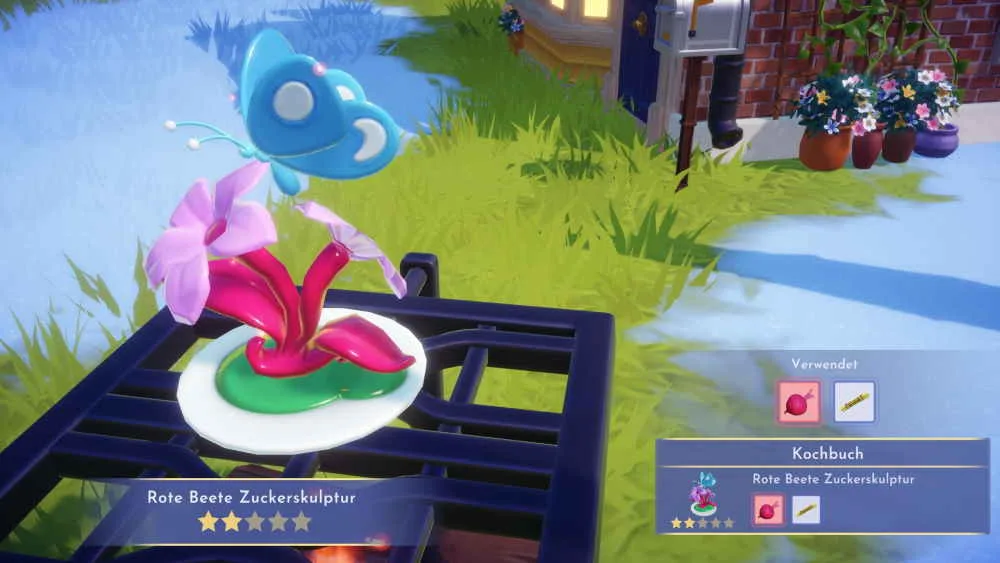Select the beetroot slot under Verwendet
This screenshot has width=1000, height=563.
(x=798, y=401)
